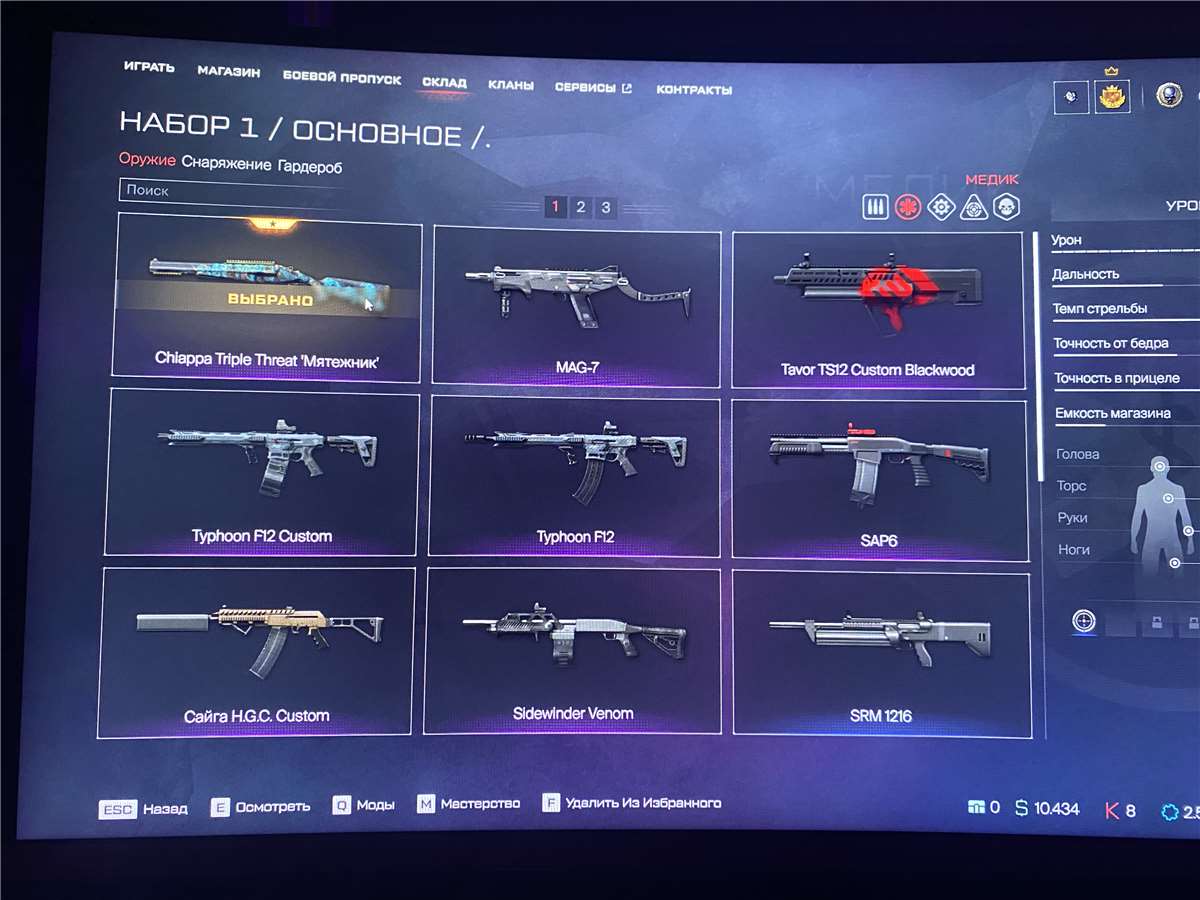The image size is (1200, 900).
Task: Open the ИГРАТЬ menu
Action: pos(149,68)
